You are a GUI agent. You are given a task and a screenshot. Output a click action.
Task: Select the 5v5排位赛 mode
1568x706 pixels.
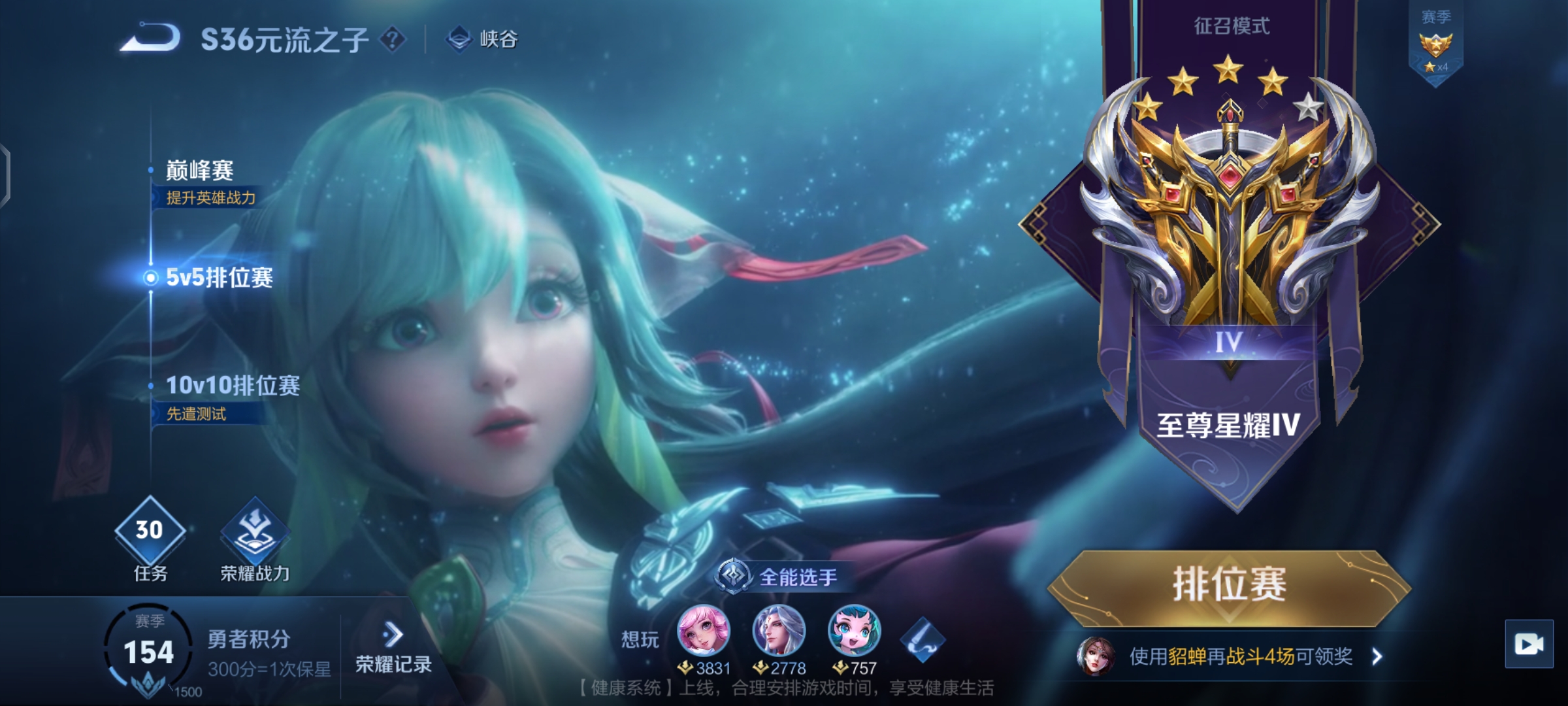pyautogui.click(x=219, y=278)
